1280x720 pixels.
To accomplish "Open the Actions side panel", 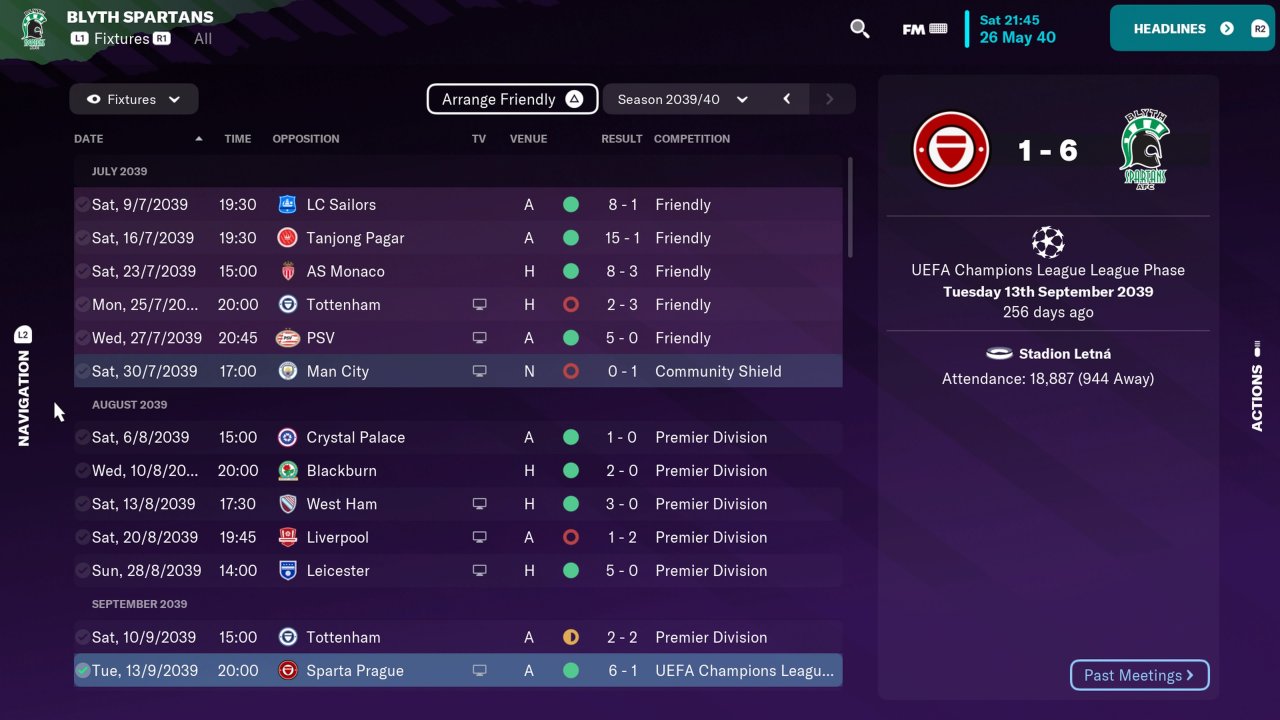I will coord(1257,387).
